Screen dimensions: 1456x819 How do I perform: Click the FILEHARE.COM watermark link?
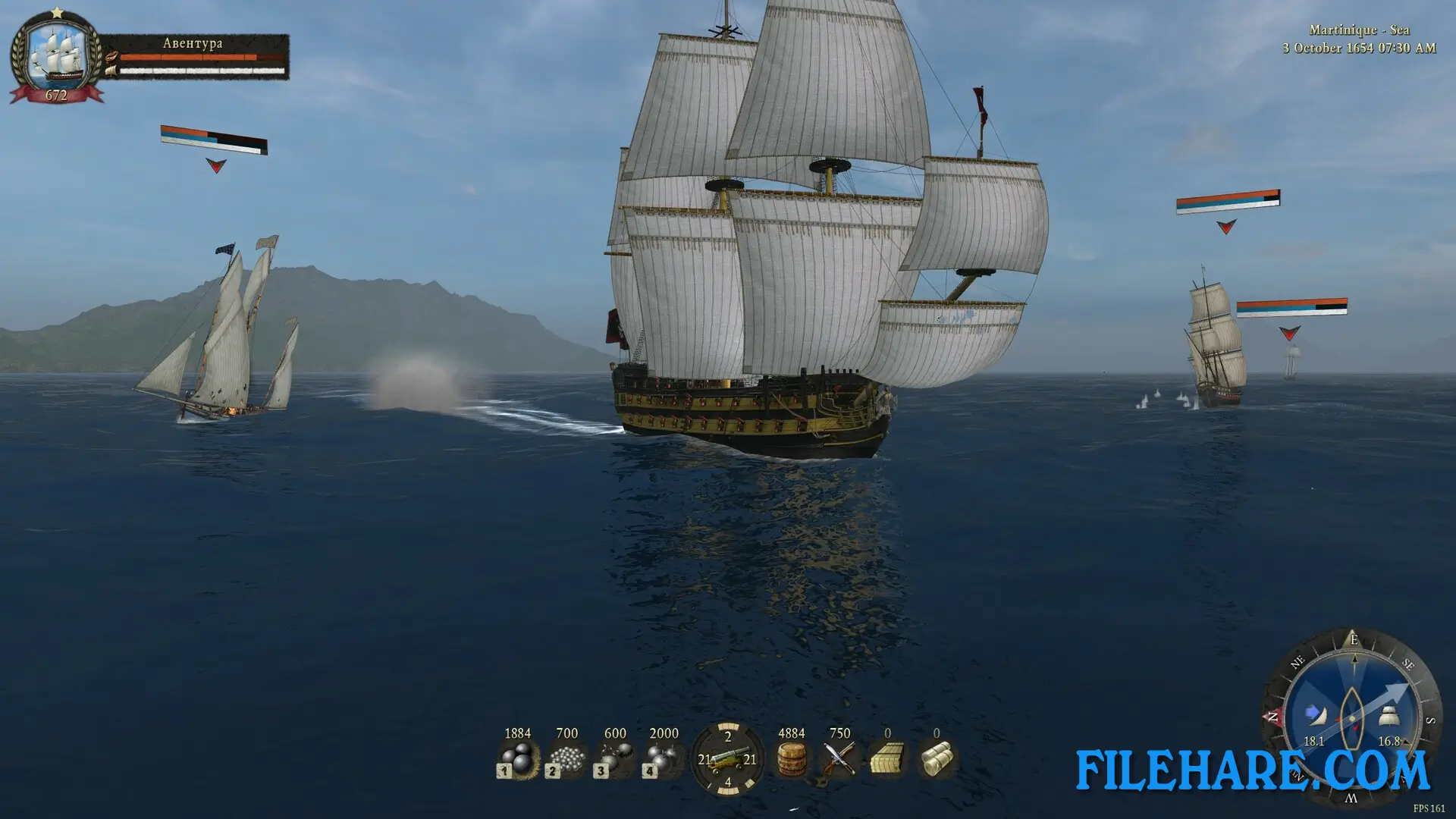click(1252, 770)
